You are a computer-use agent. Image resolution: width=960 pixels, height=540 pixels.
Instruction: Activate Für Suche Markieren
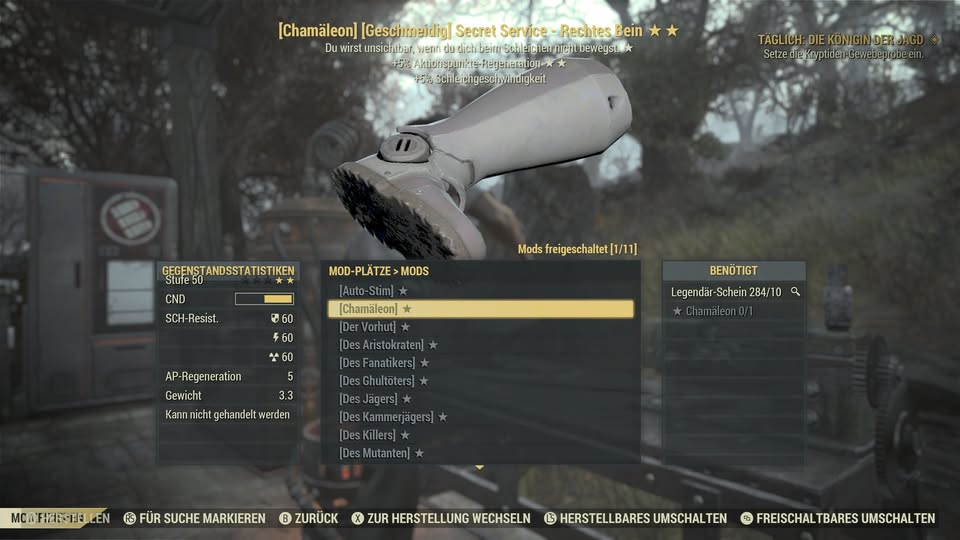(194, 518)
